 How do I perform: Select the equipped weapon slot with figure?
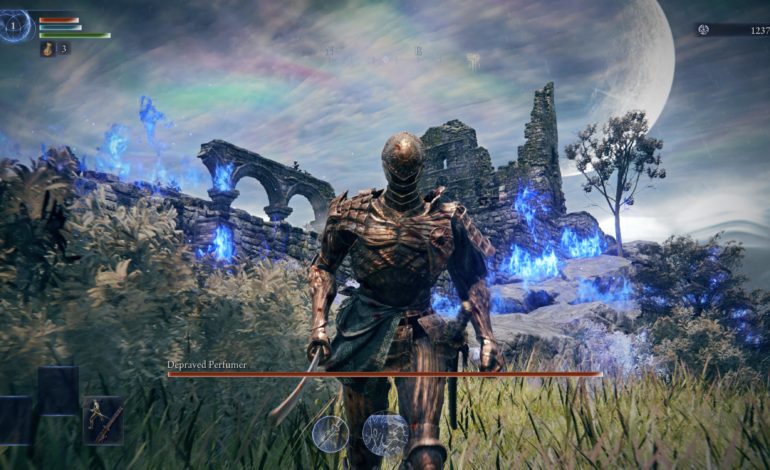tap(103, 420)
